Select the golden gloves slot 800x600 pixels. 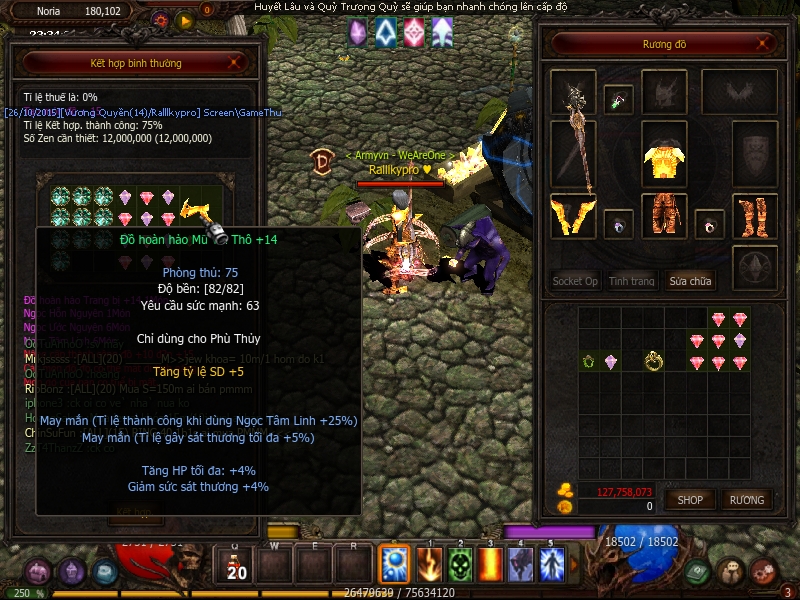[573, 216]
